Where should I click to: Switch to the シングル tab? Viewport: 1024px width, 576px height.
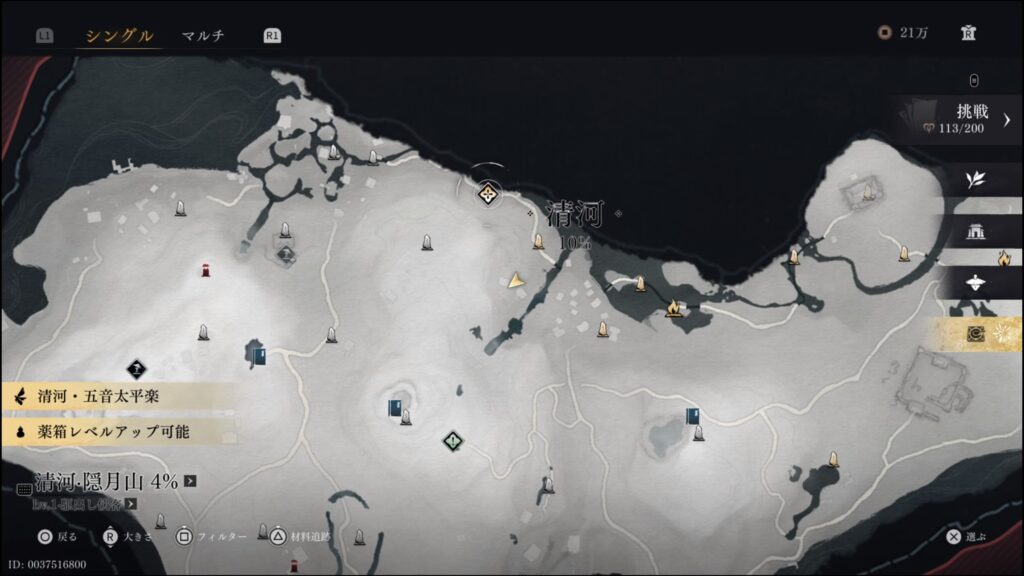click(x=119, y=36)
